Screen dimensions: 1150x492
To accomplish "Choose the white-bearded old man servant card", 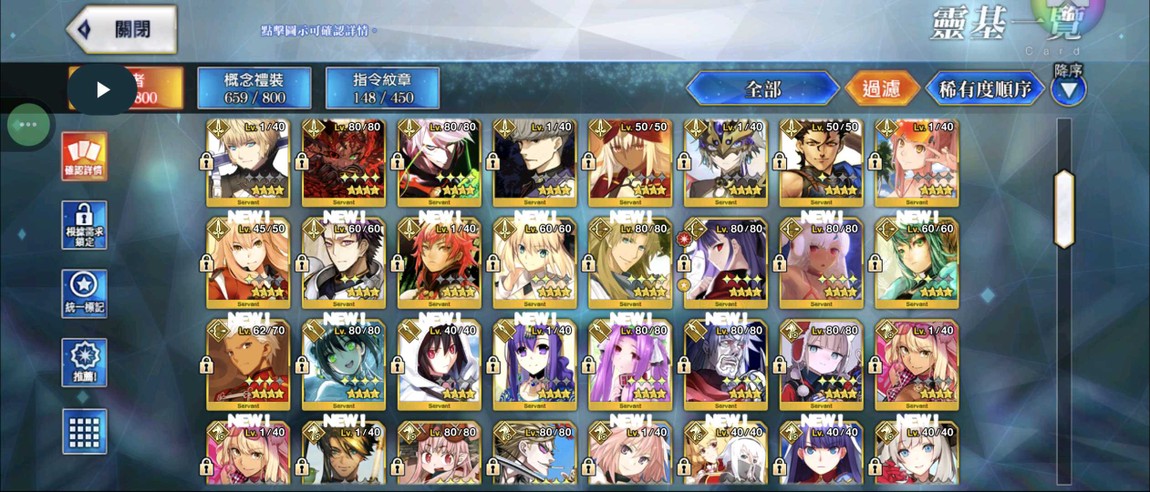I will [x=726, y=362].
